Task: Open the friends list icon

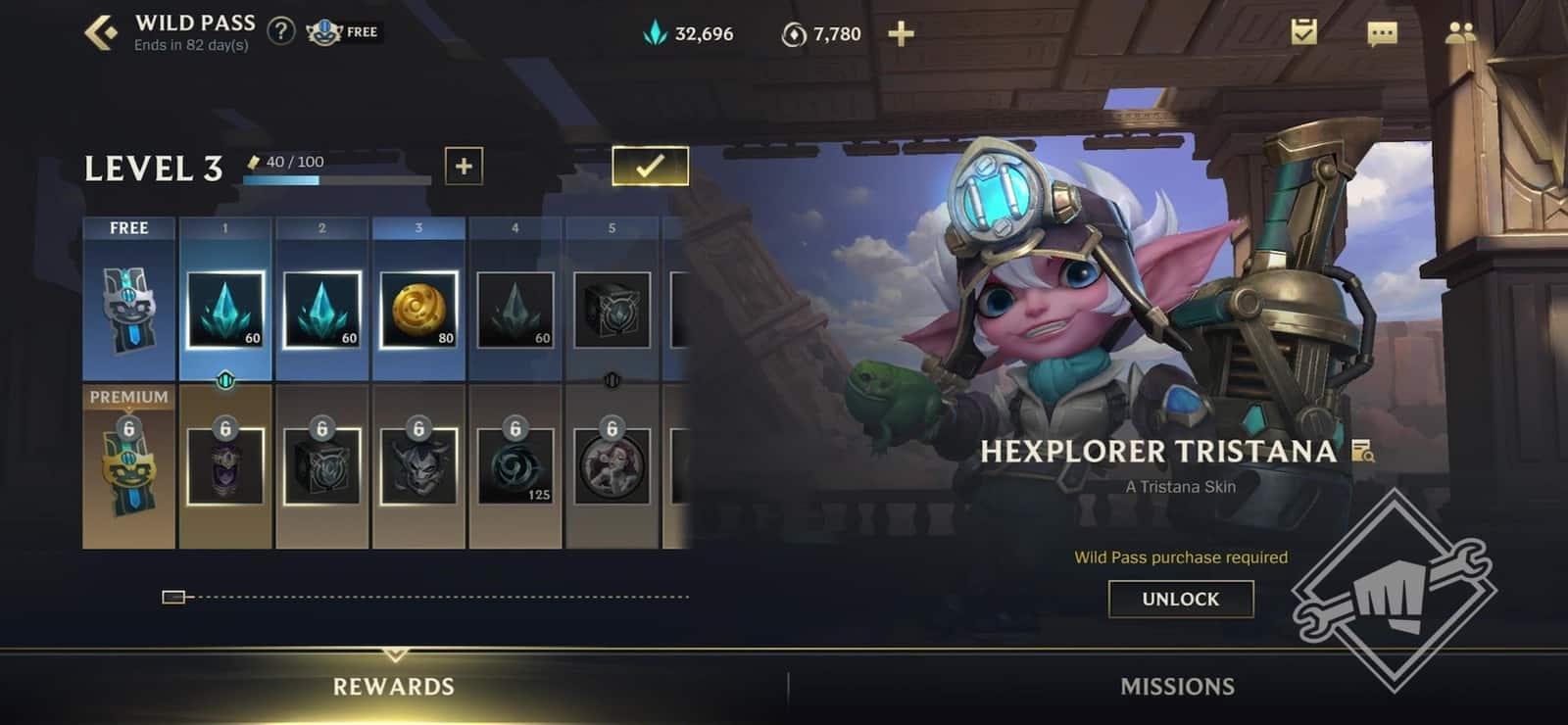Action: coord(1461,33)
